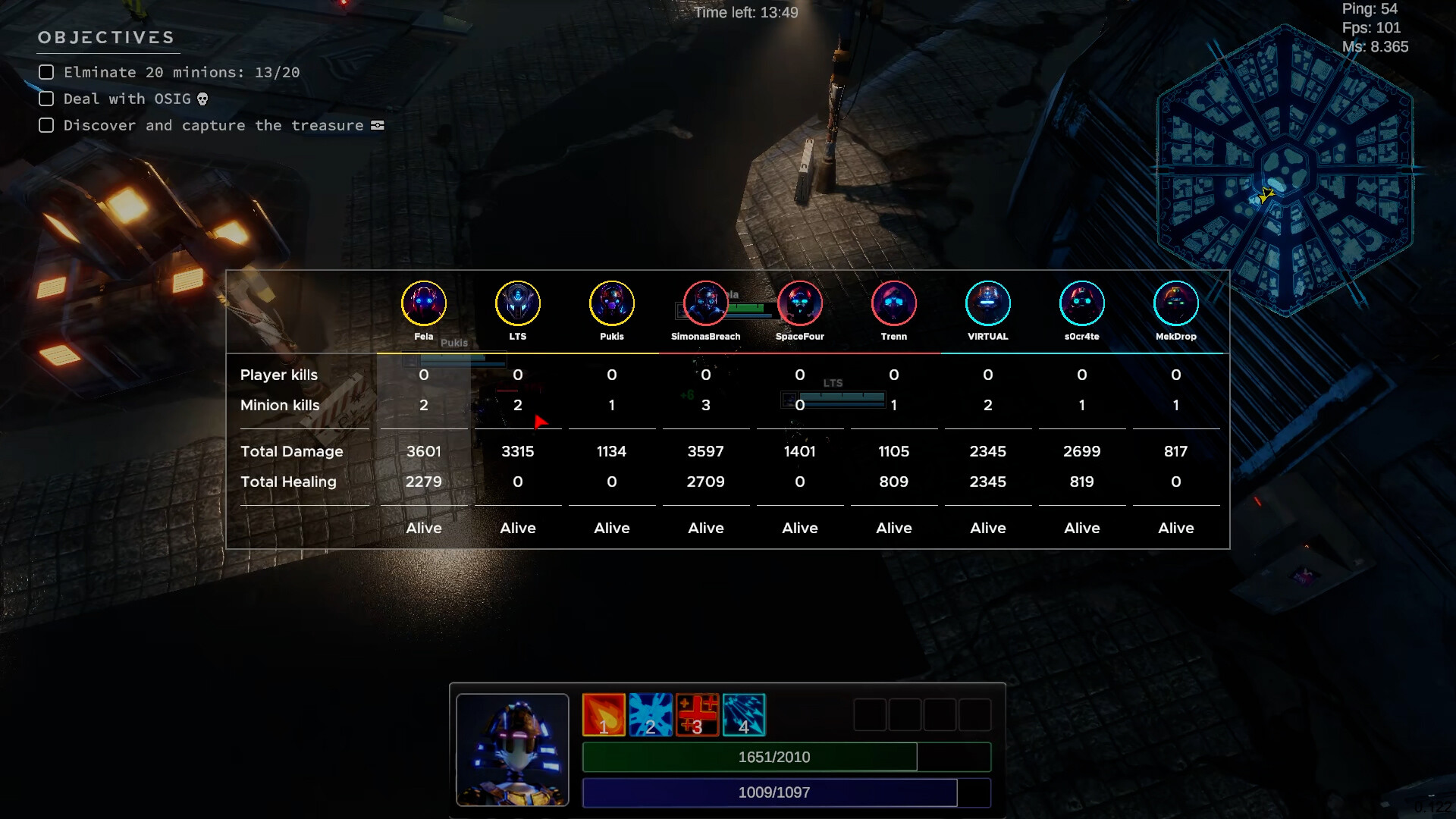The image size is (1456, 819).
Task: Toggle the Deal with OSIG objective checkbox
Action: 46,99
